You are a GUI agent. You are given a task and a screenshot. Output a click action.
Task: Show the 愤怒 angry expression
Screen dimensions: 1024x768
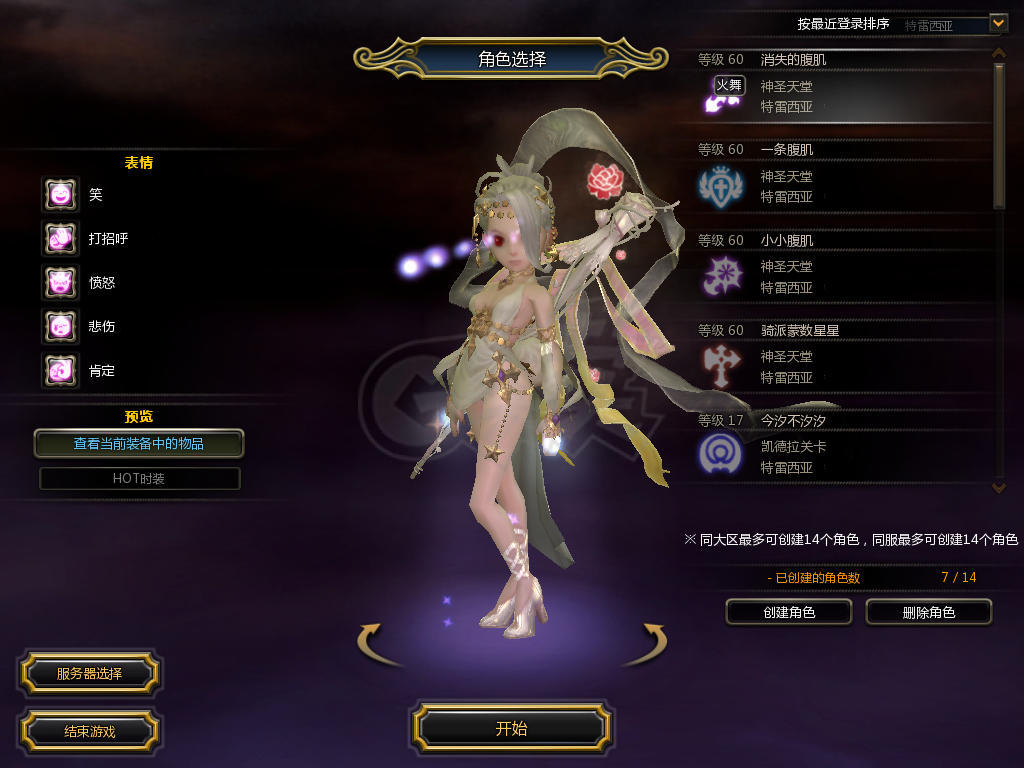60,283
